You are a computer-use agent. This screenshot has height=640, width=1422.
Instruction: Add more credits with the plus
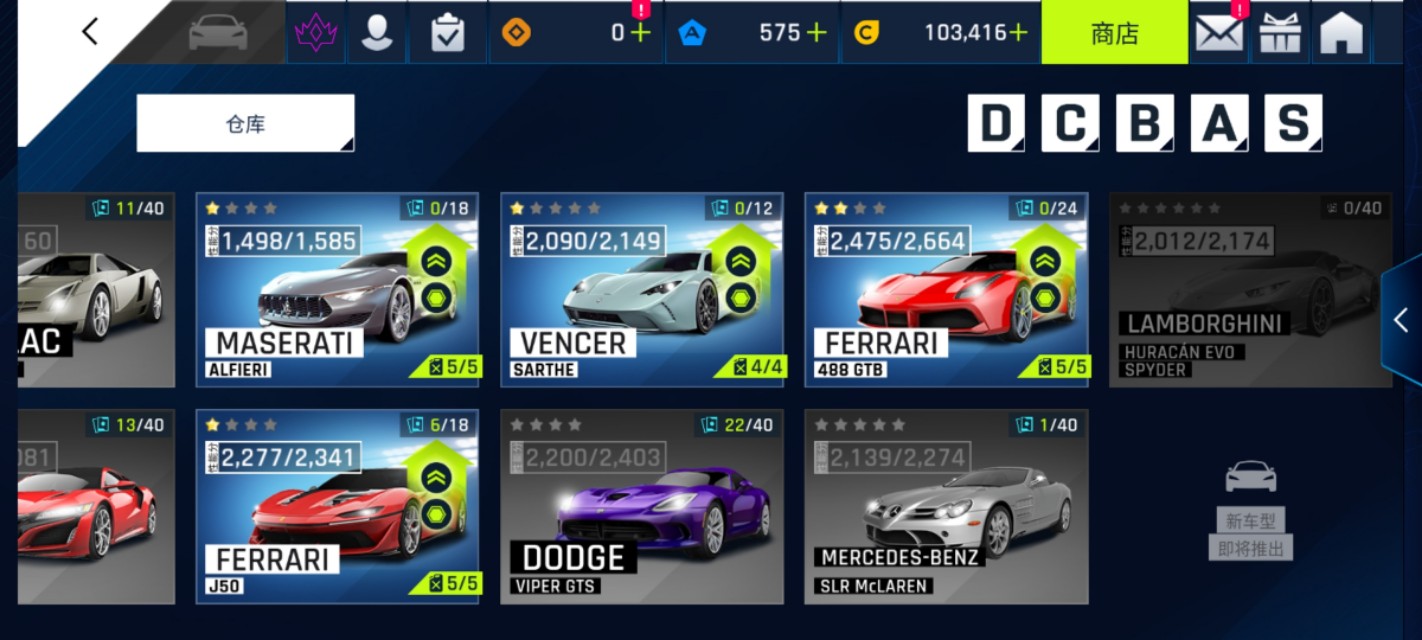click(x=1018, y=32)
